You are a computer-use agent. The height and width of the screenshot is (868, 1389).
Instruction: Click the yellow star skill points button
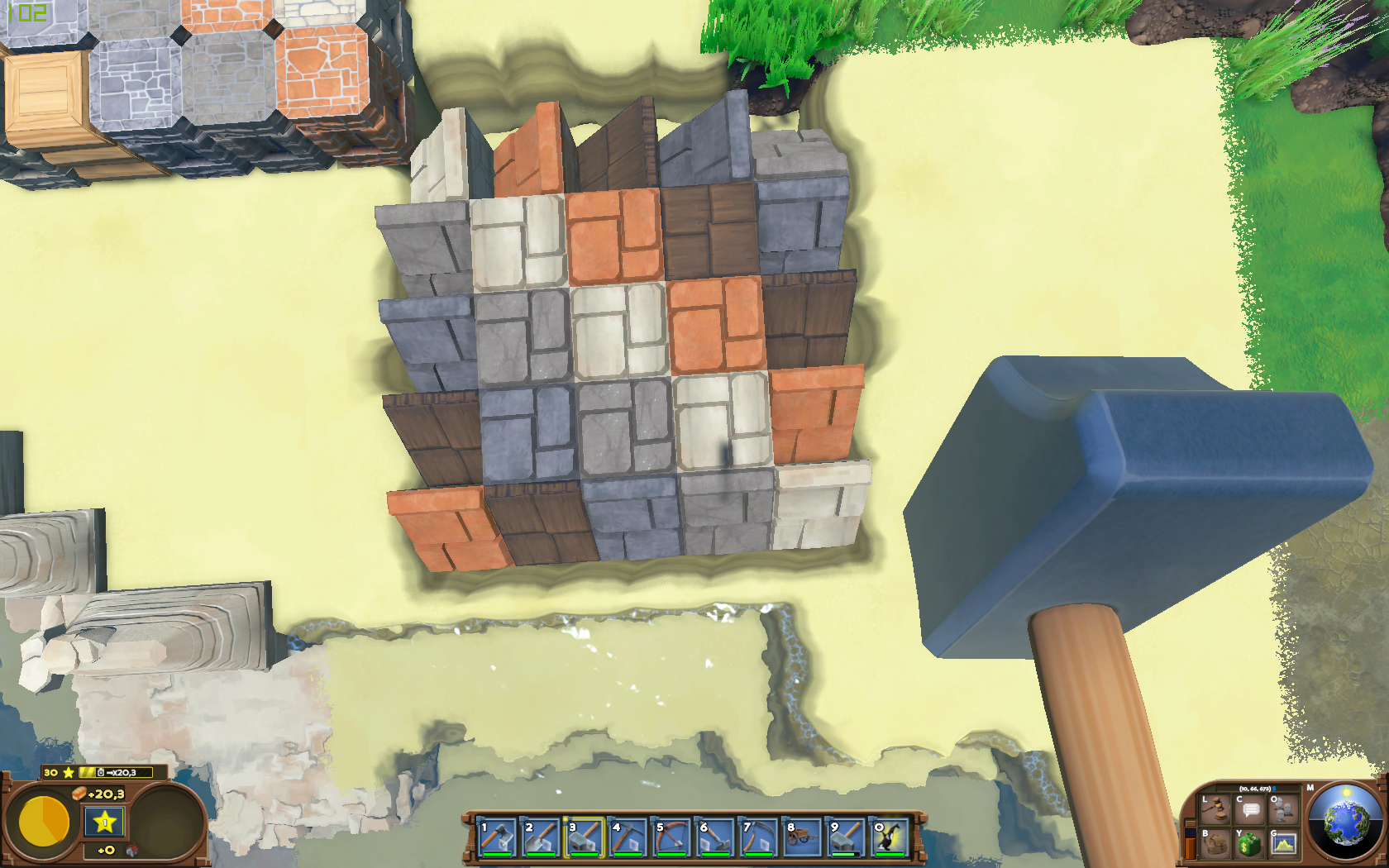[105, 822]
